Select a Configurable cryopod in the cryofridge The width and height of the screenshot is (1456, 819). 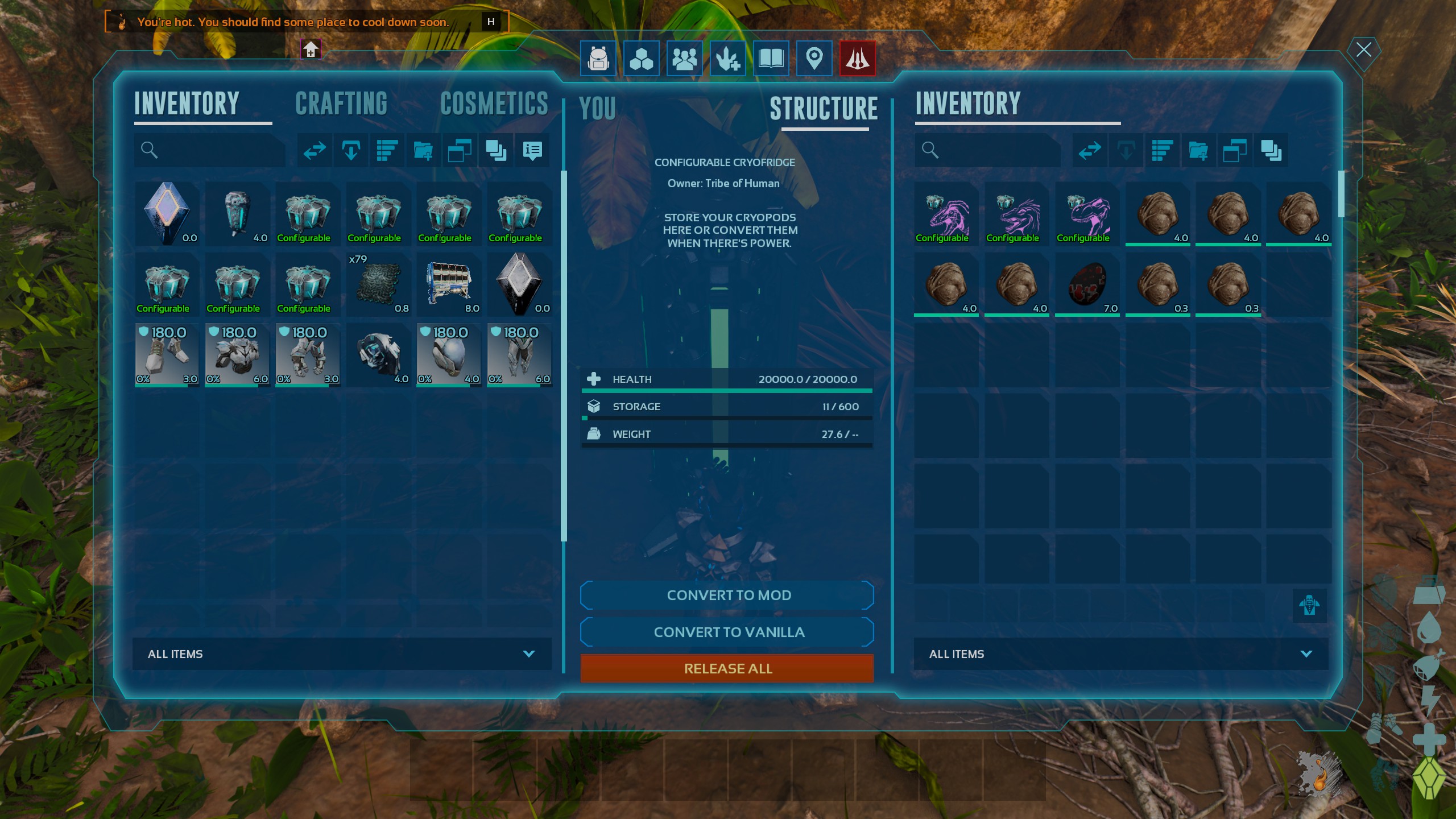[x=945, y=215]
